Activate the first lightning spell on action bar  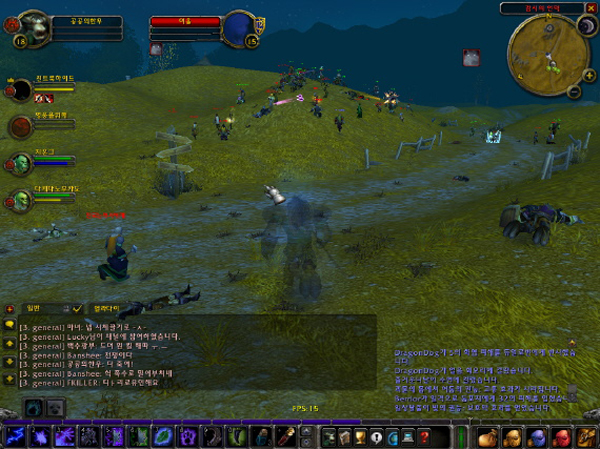click(16, 437)
